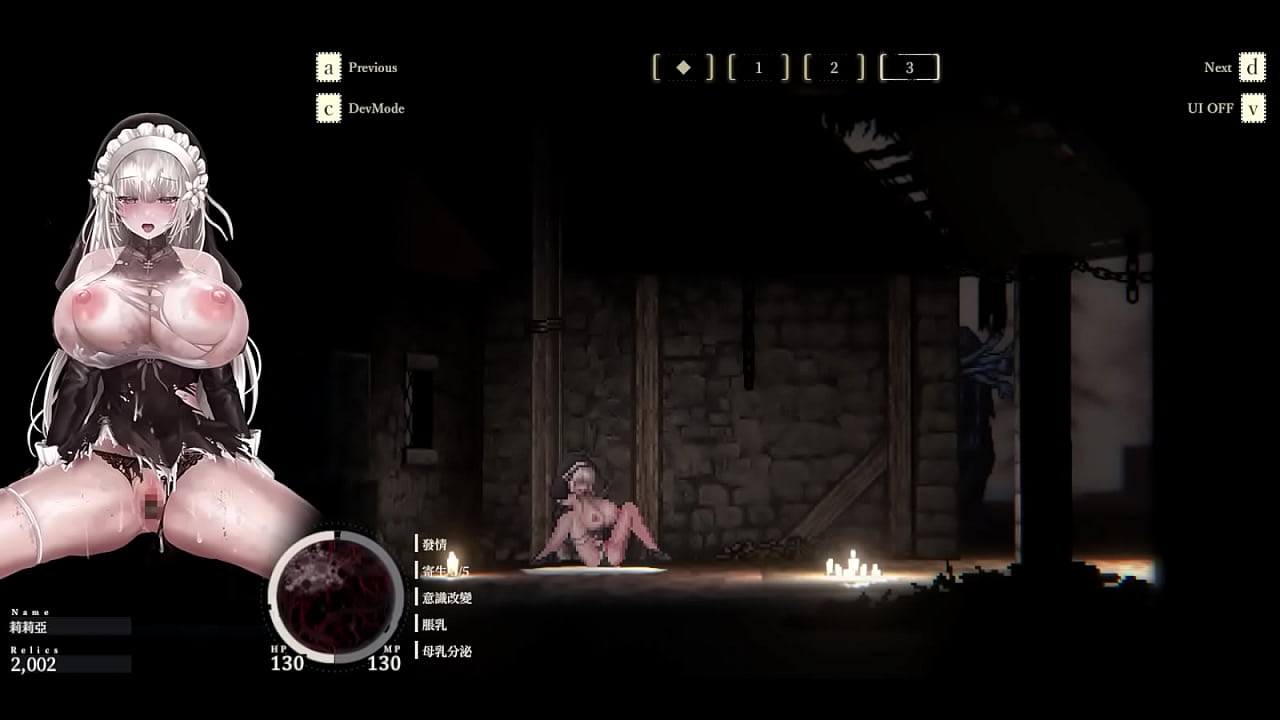The width and height of the screenshot is (1280, 720).
Task: Select page 3
Action: 909,67
